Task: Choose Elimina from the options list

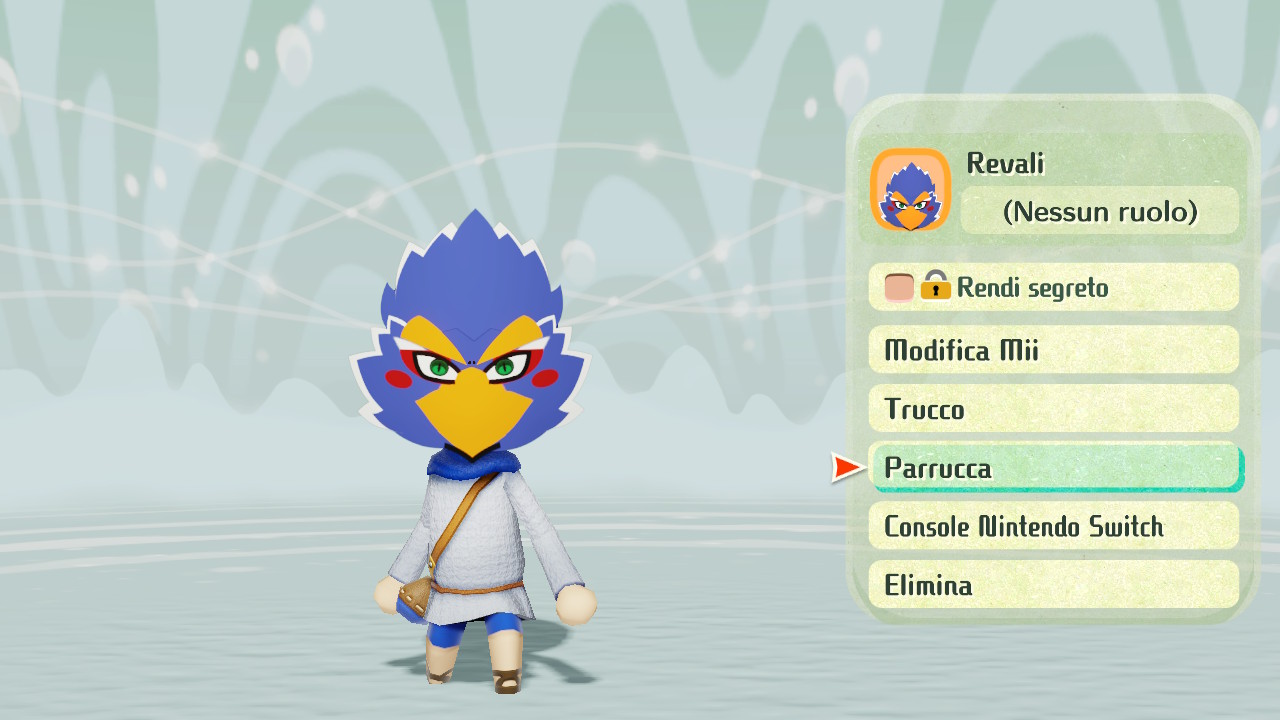Action: 1055,585
